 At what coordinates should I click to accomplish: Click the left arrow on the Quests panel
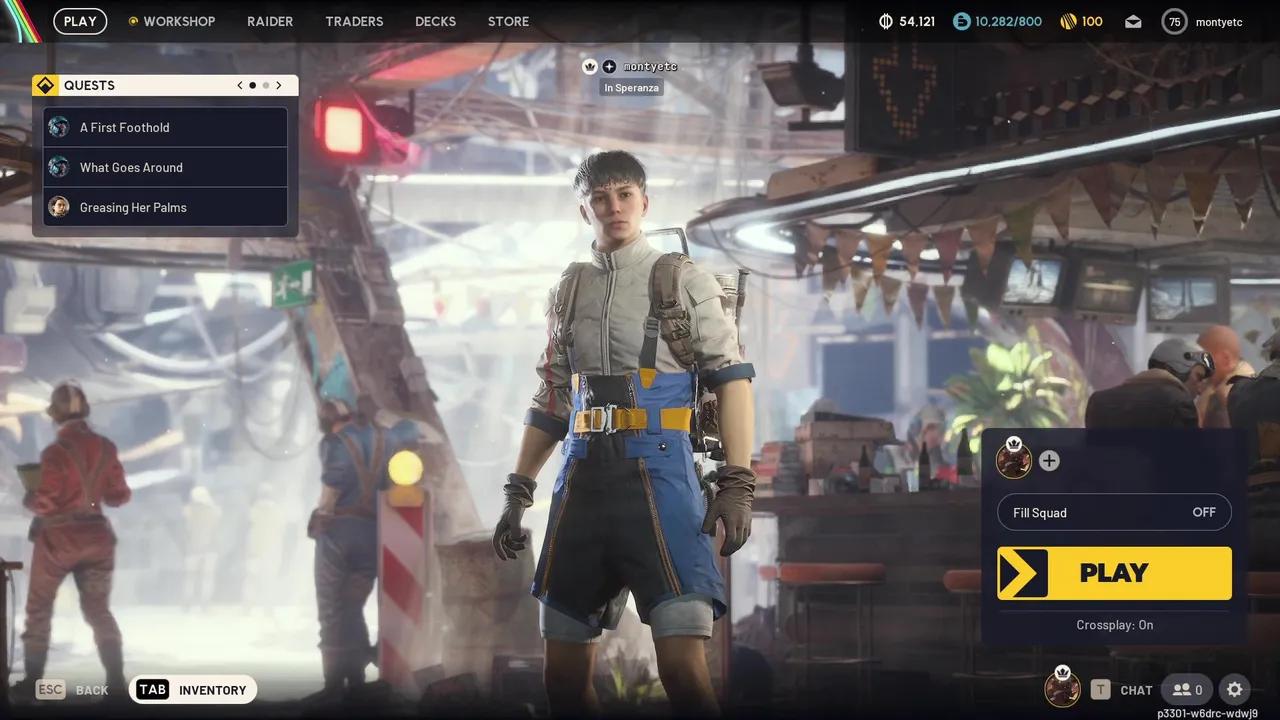coord(240,85)
